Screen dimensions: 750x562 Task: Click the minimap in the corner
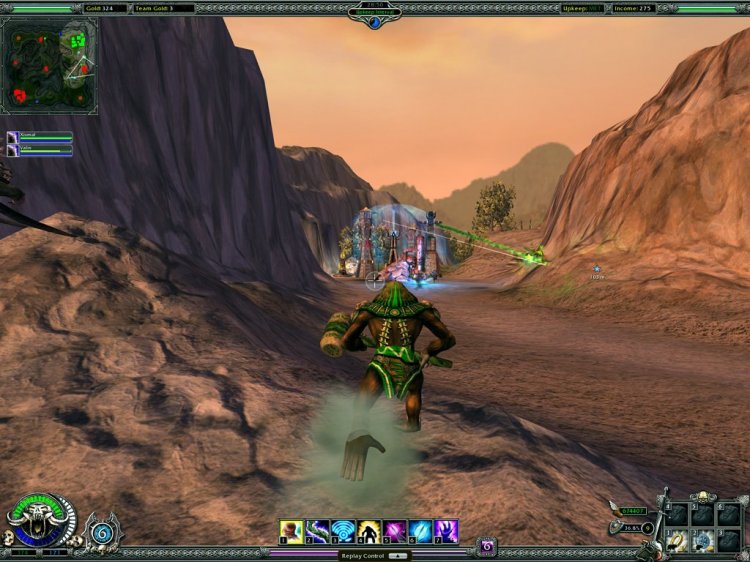click(x=50, y=65)
